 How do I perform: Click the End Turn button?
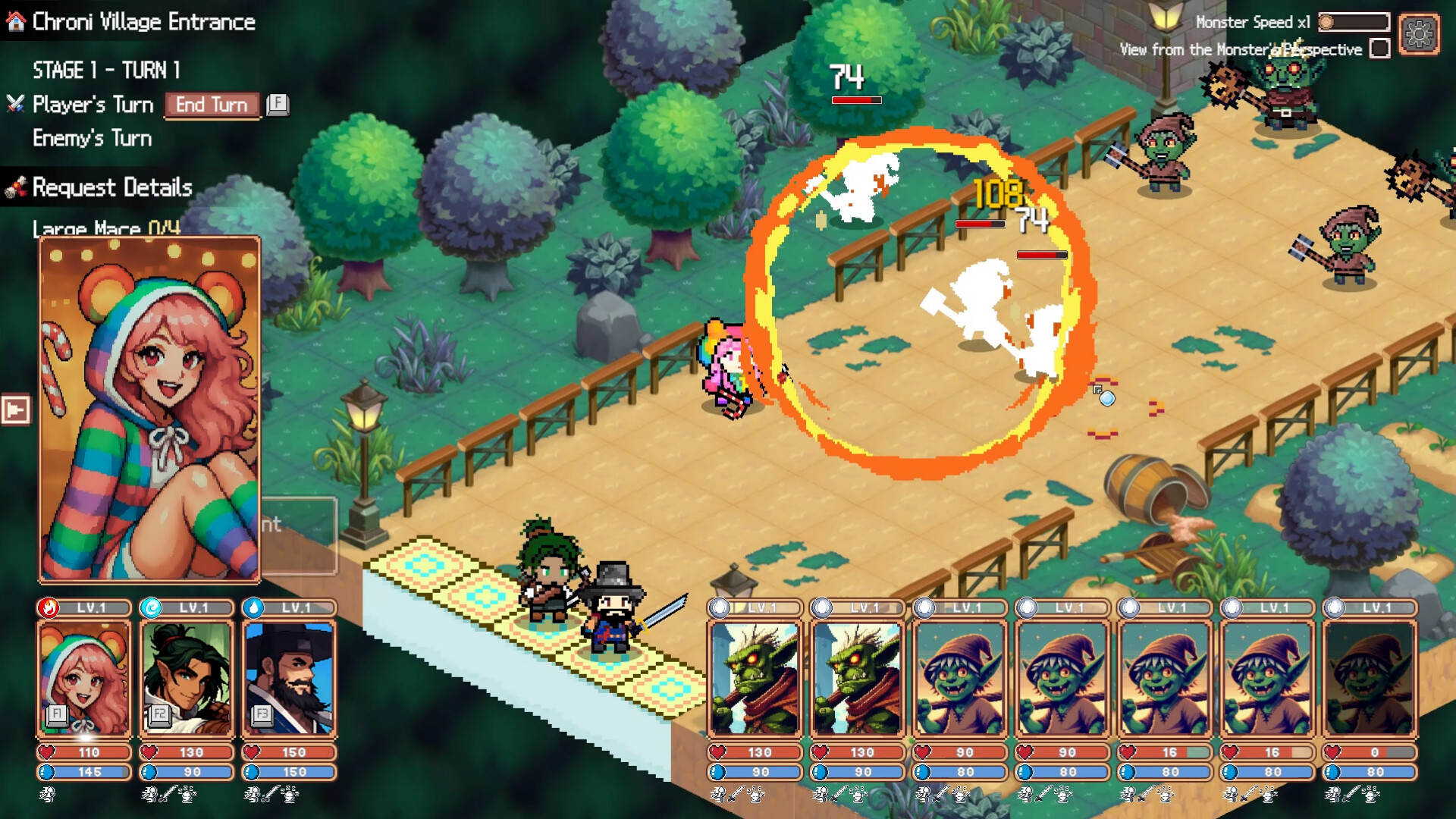click(x=212, y=105)
